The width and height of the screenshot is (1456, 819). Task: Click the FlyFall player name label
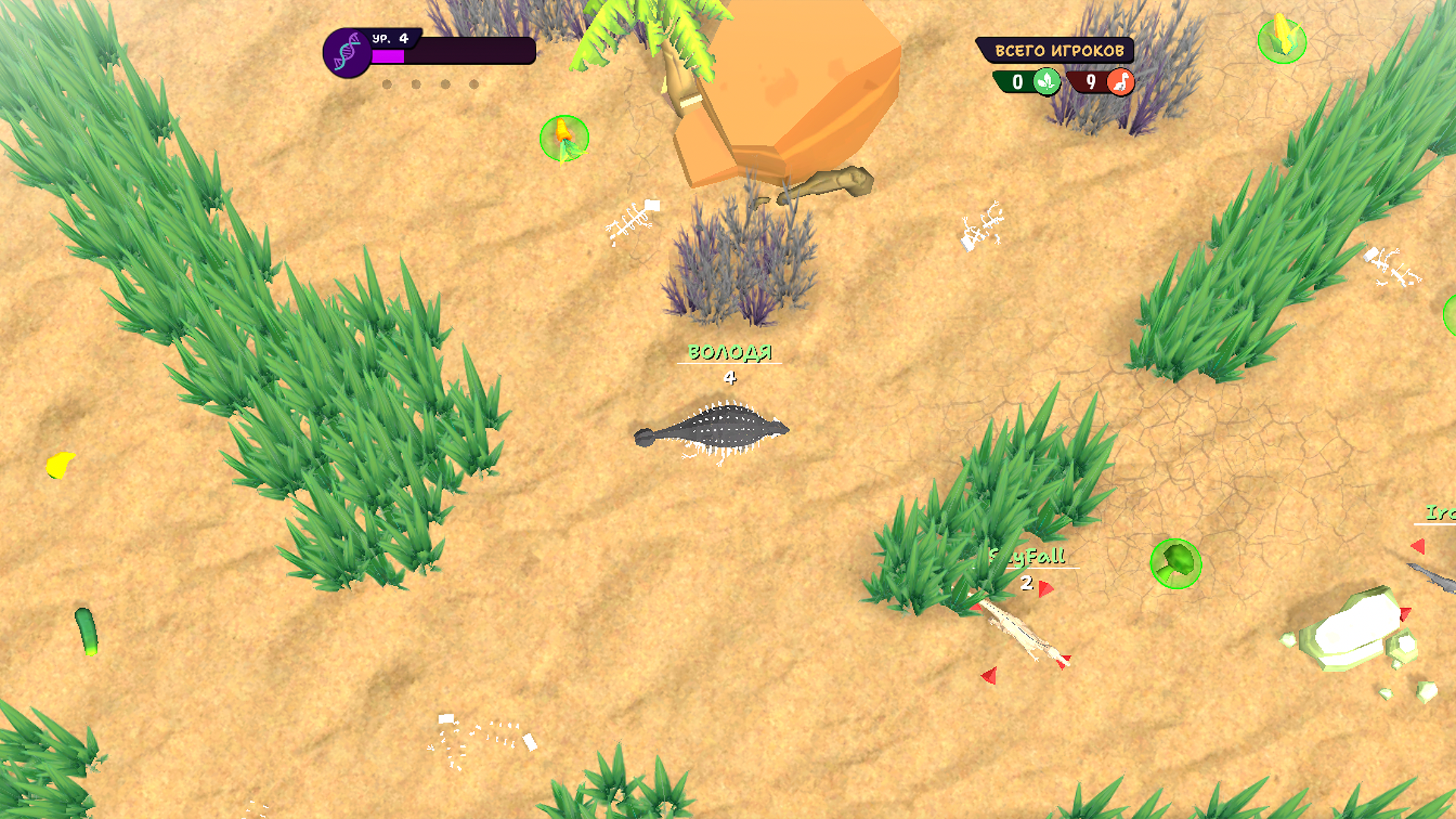click(x=1028, y=556)
